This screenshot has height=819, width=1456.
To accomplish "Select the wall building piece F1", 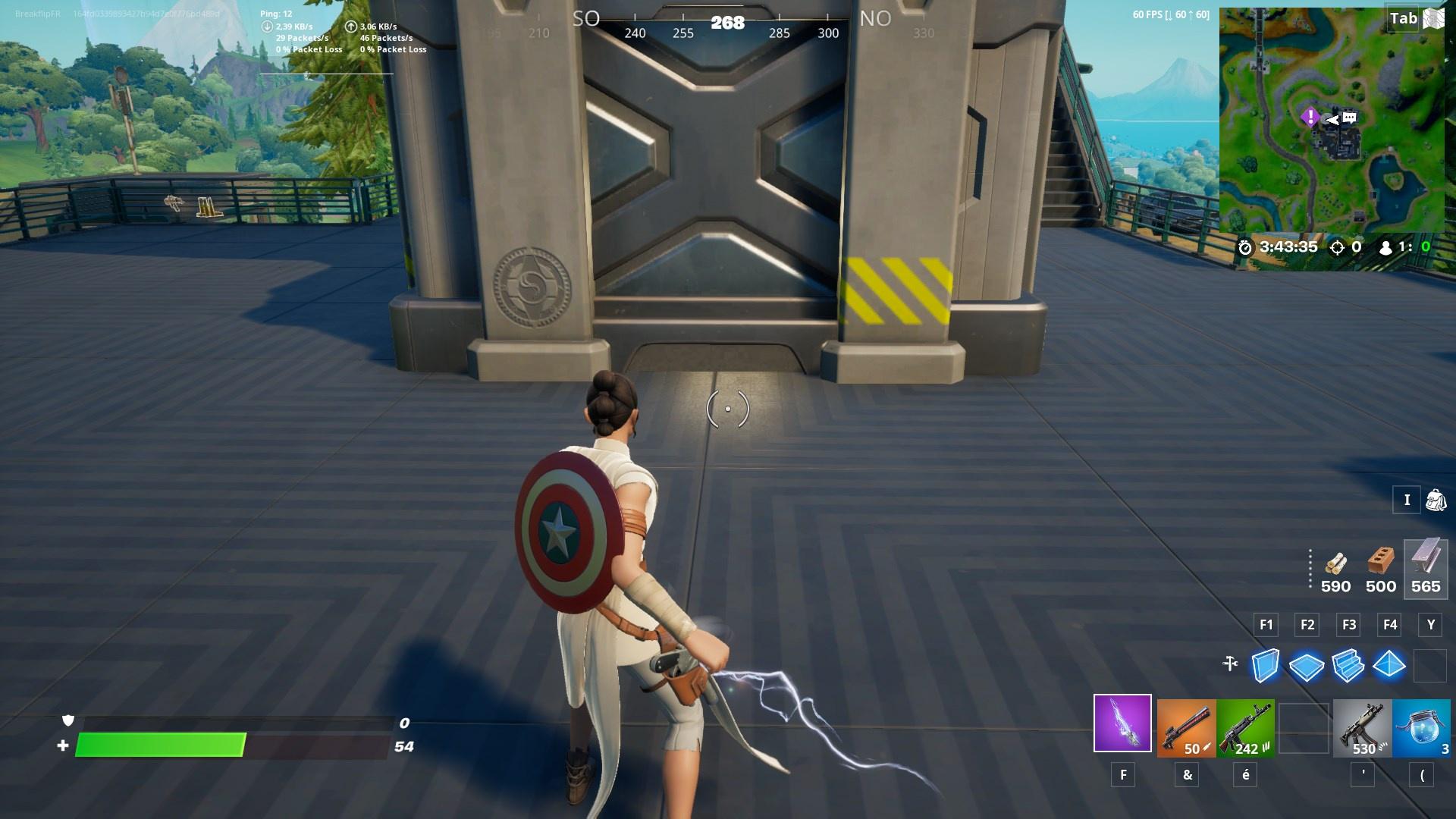I will (x=1264, y=667).
